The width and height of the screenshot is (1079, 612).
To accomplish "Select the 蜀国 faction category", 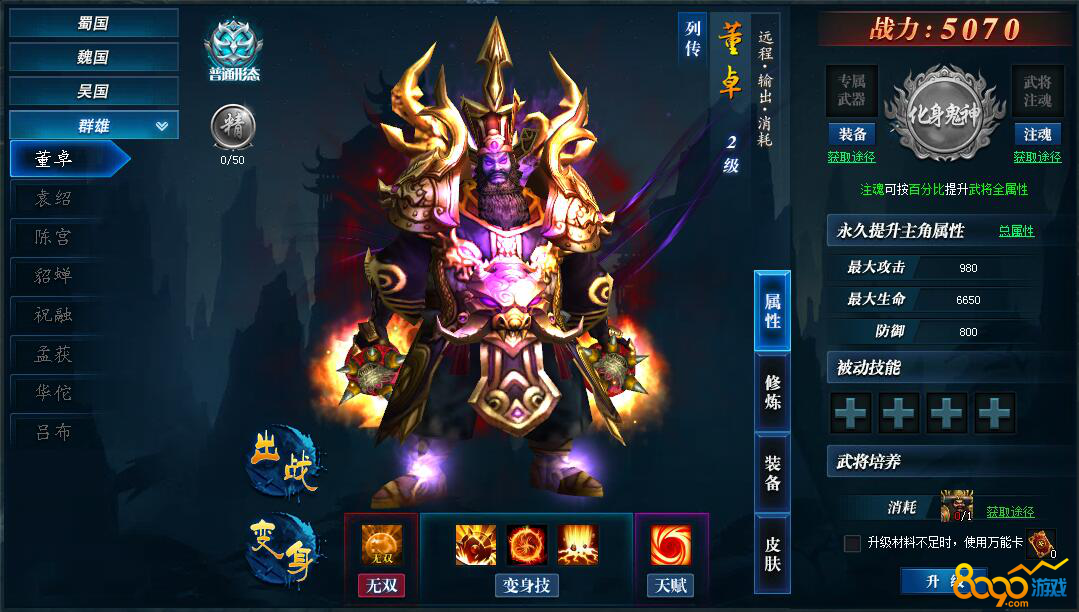I will 93,23.
